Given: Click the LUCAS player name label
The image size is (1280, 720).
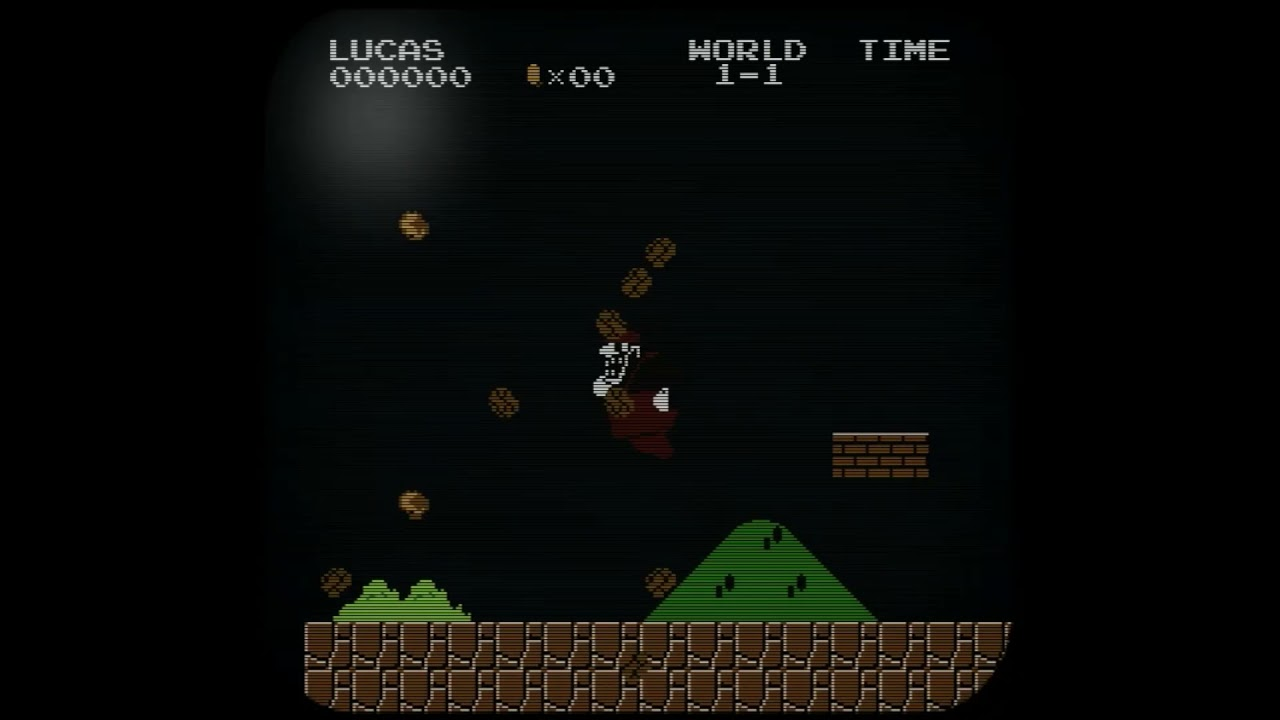Looking at the screenshot, I should (x=387, y=50).
